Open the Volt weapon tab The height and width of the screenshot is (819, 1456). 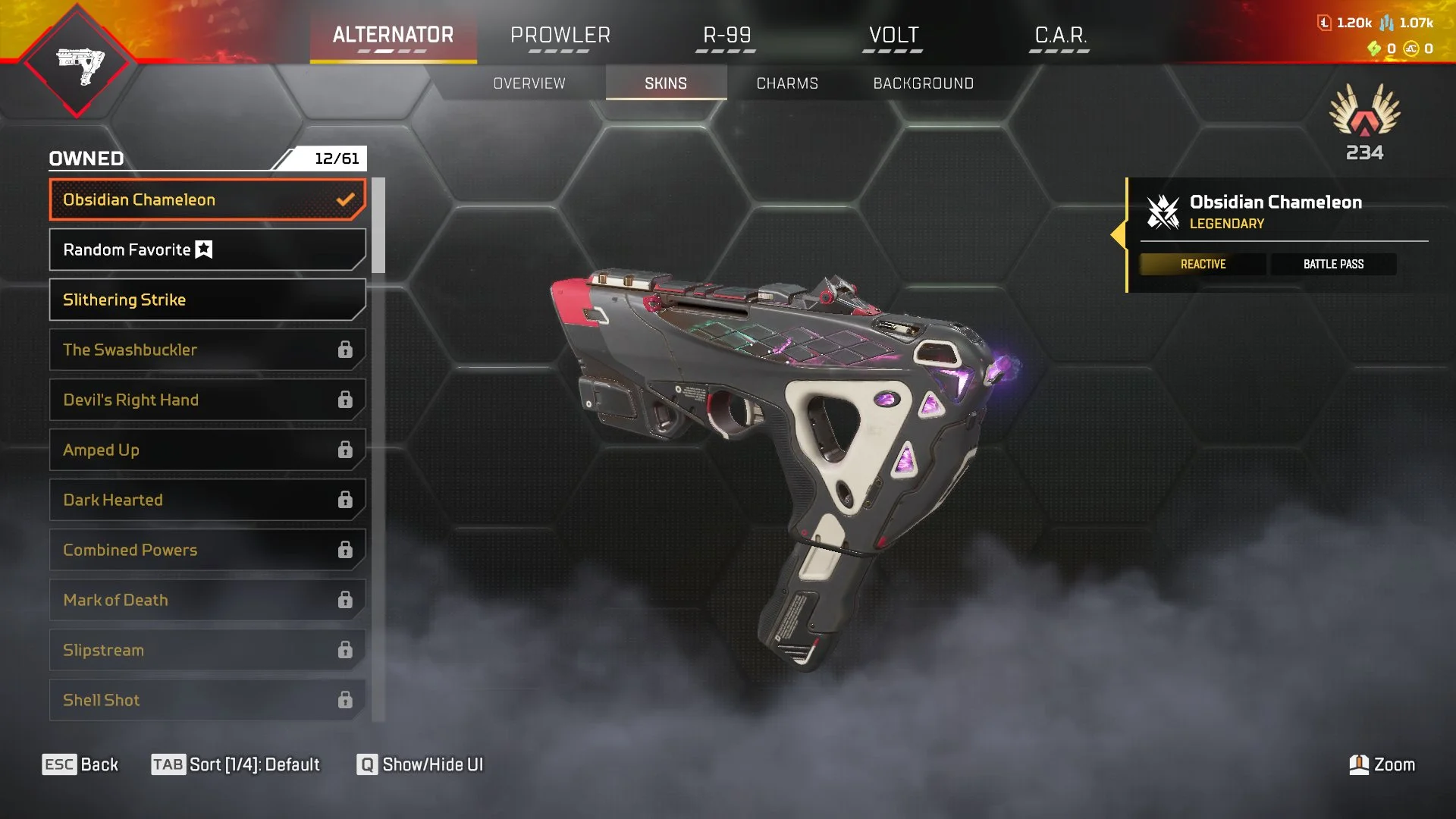pos(893,36)
